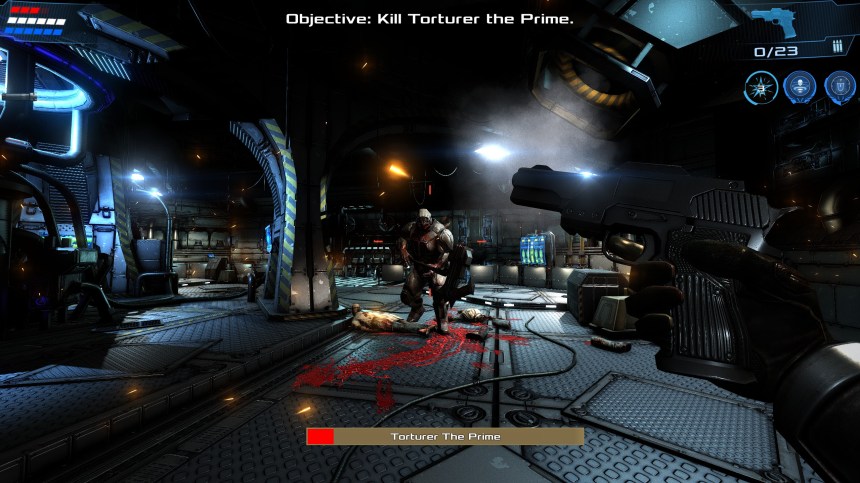Use the skull ability icon

click(x=800, y=87)
